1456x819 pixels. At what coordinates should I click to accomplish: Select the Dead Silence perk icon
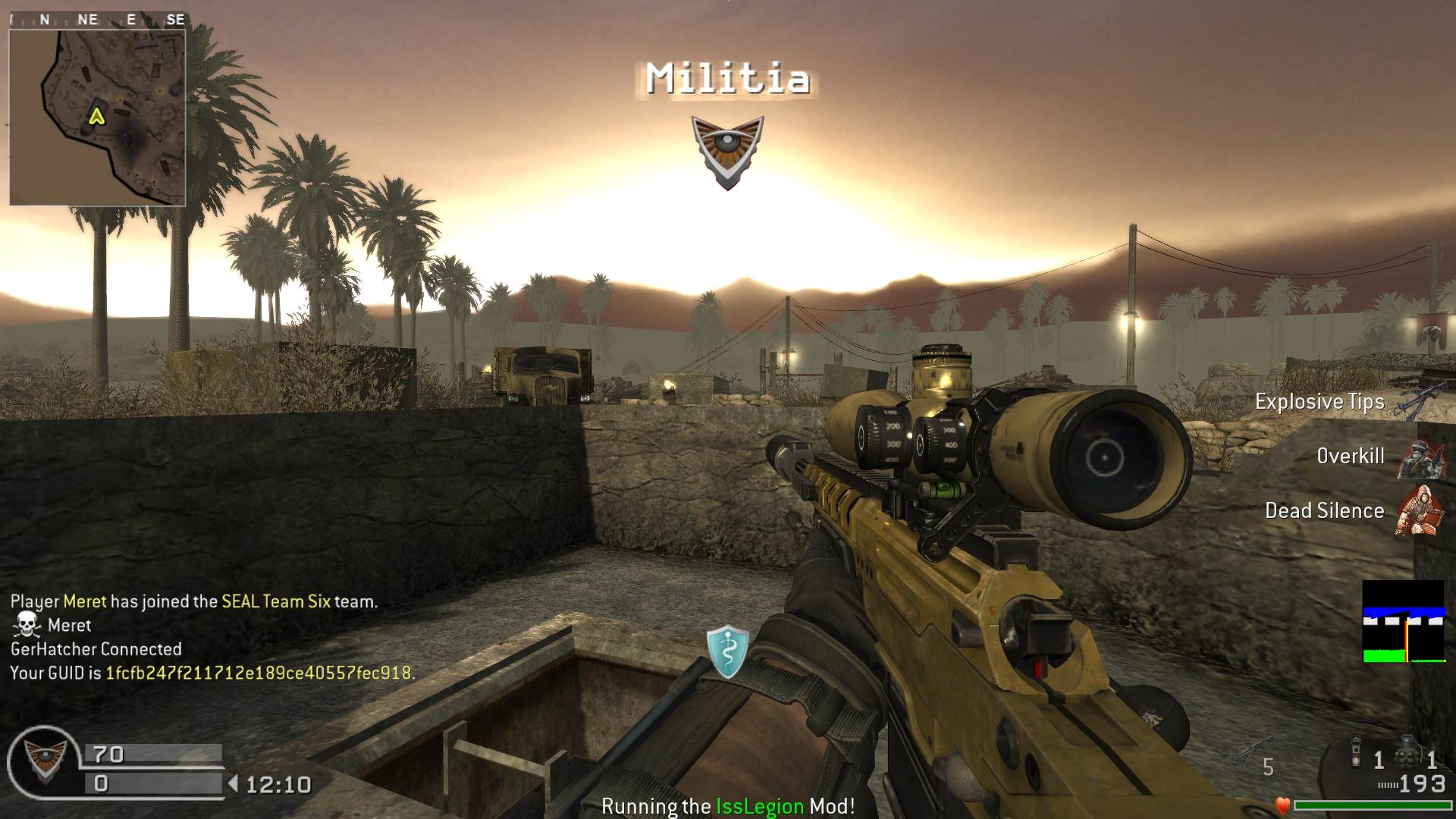tap(1420, 510)
